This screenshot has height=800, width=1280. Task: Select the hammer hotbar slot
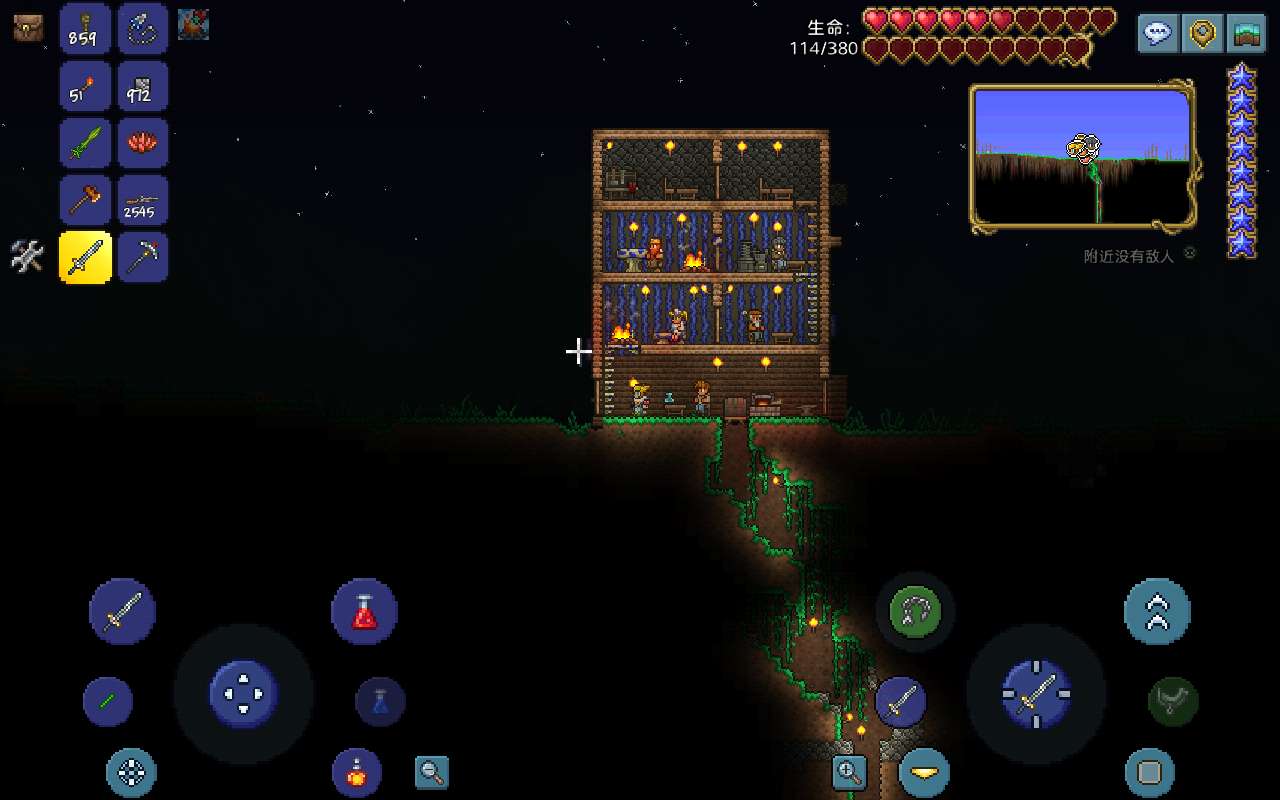(x=85, y=200)
